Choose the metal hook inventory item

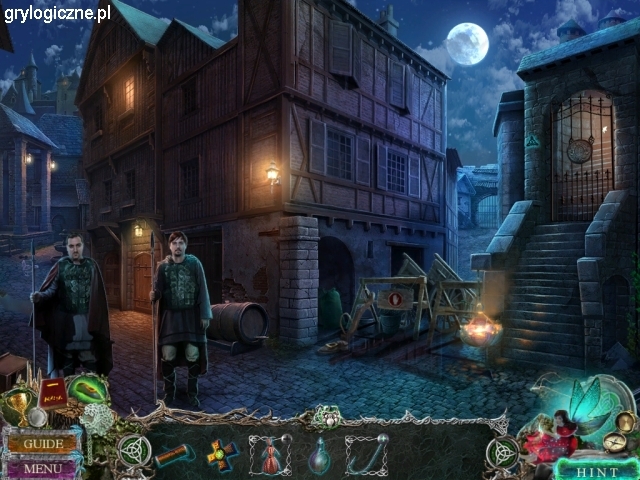click(367, 454)
